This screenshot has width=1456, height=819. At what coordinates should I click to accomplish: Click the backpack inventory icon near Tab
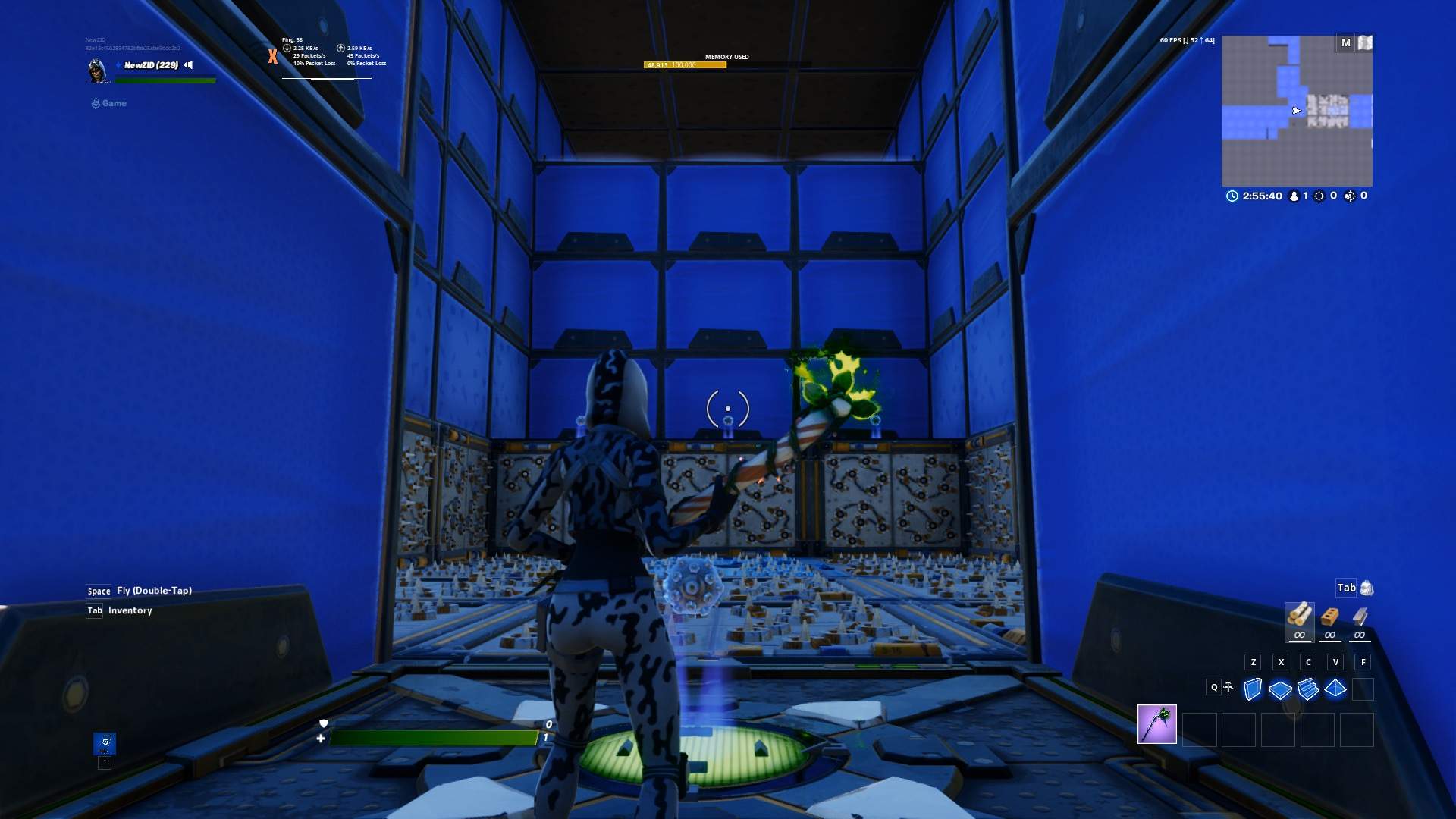(x=1366, y=587)
